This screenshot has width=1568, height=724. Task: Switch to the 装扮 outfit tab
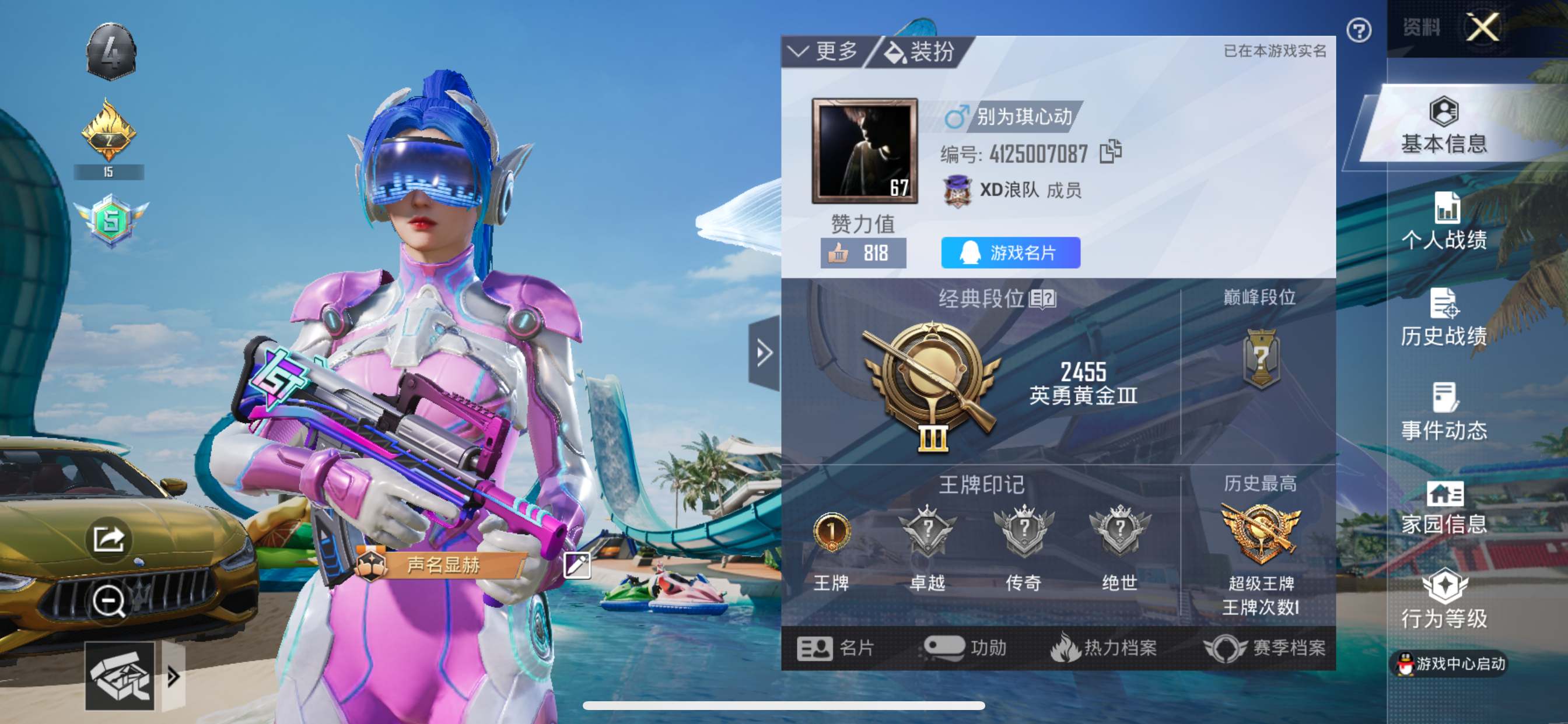pos(919,52)
